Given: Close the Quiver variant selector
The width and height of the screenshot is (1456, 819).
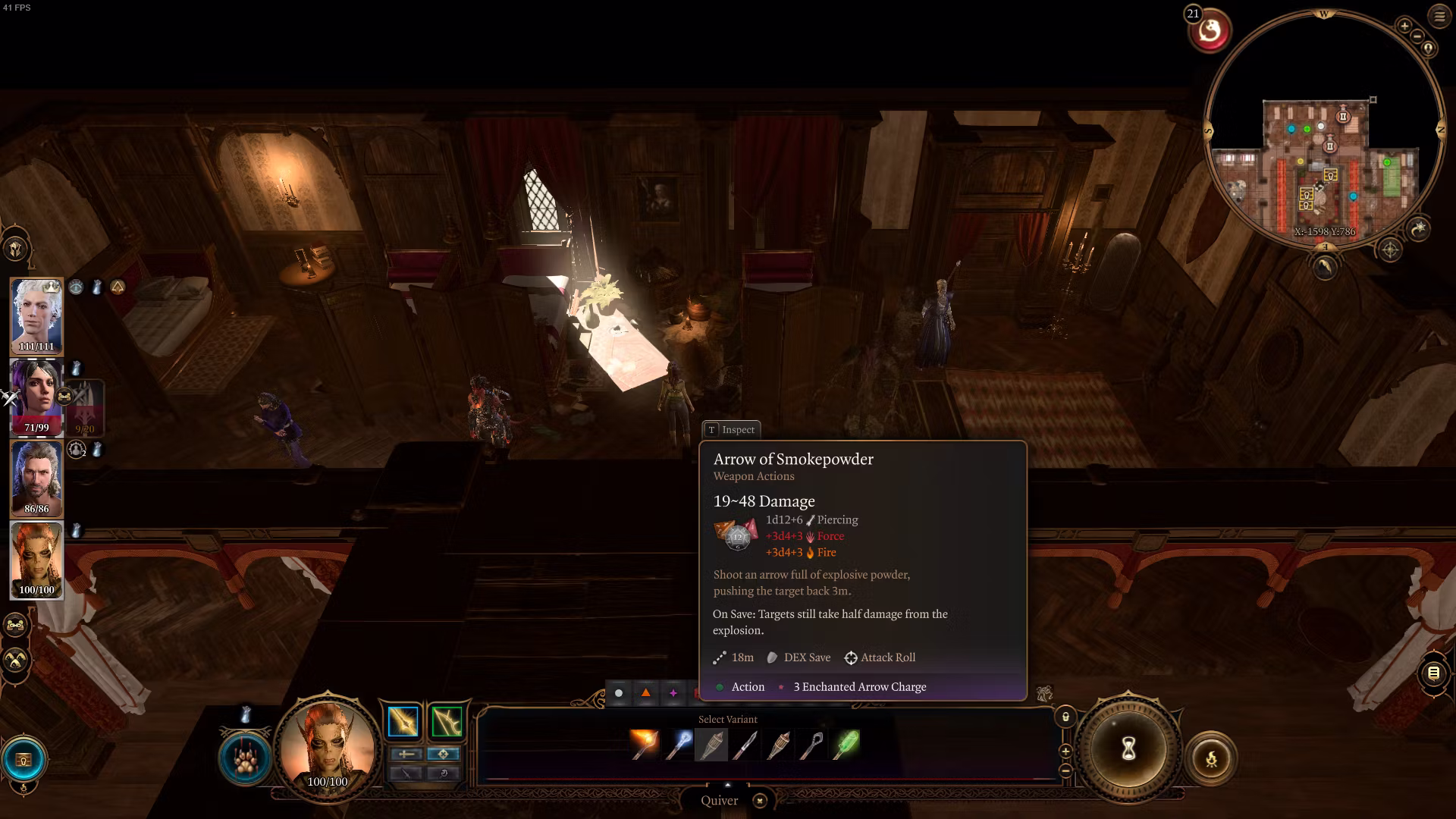Looking at the screenshot, I should 760,801.
